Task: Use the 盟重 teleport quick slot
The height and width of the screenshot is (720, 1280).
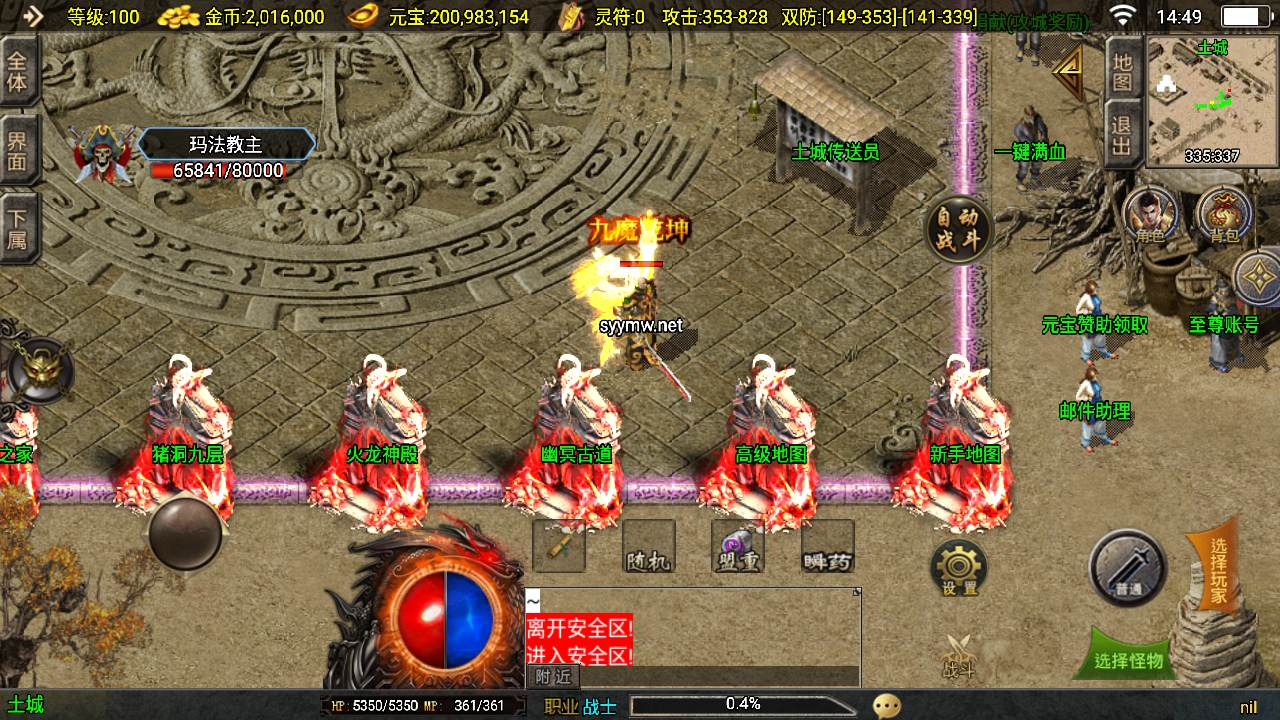Action: (x=738, y=547)
